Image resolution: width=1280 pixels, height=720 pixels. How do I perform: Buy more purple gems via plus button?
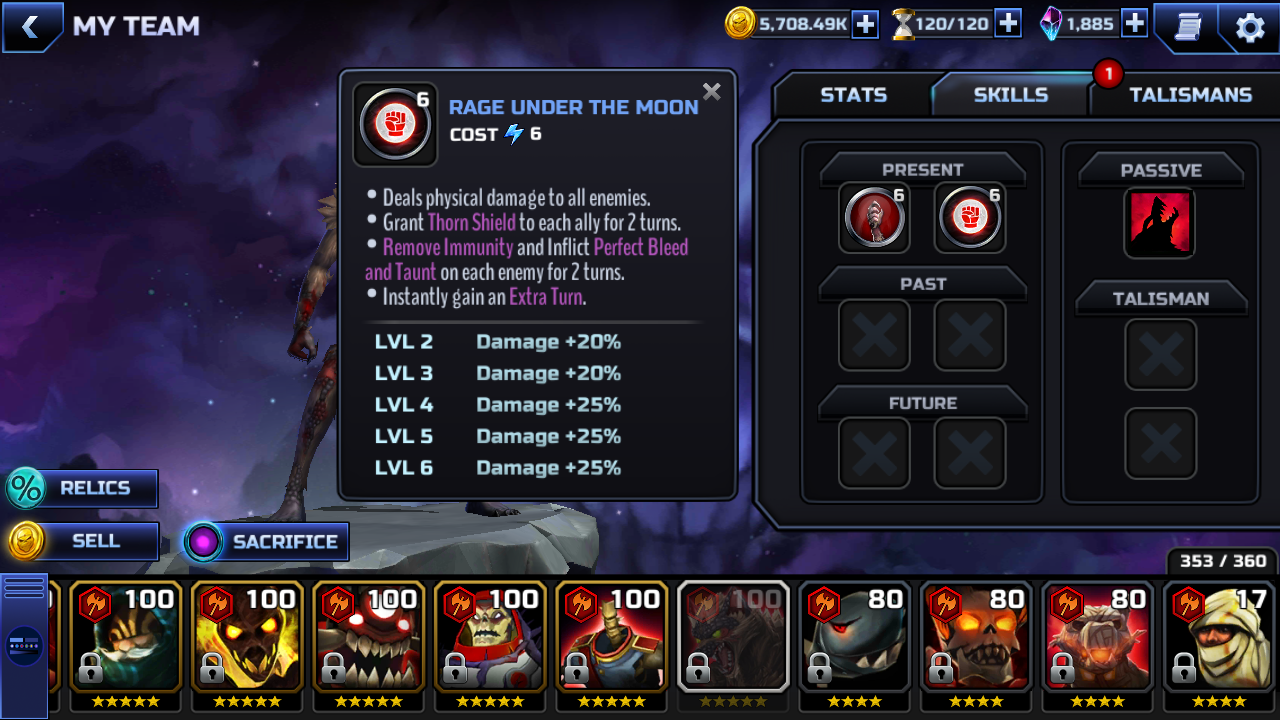click(x=1134, y=24)
